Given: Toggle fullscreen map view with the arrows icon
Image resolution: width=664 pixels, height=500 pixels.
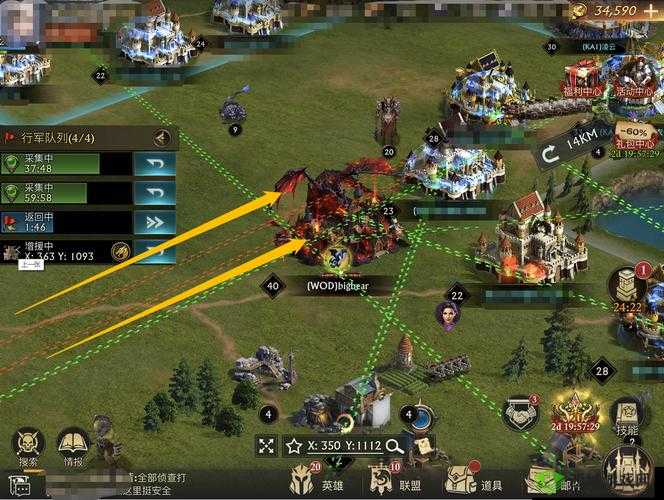Looking at the screenshot, I should coord(266,446).
